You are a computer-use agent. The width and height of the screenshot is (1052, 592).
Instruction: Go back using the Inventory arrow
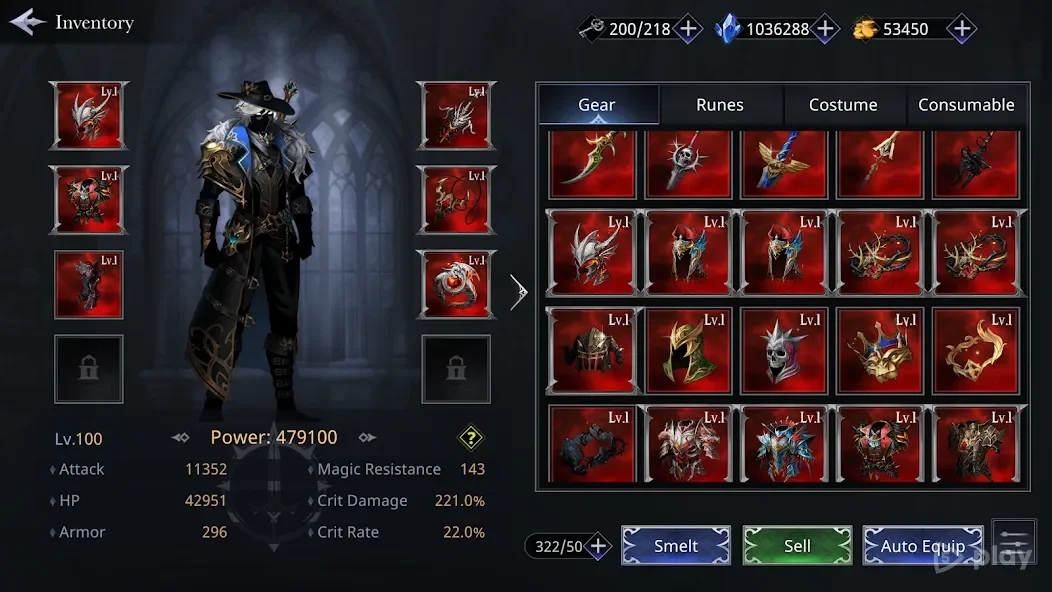28,22
